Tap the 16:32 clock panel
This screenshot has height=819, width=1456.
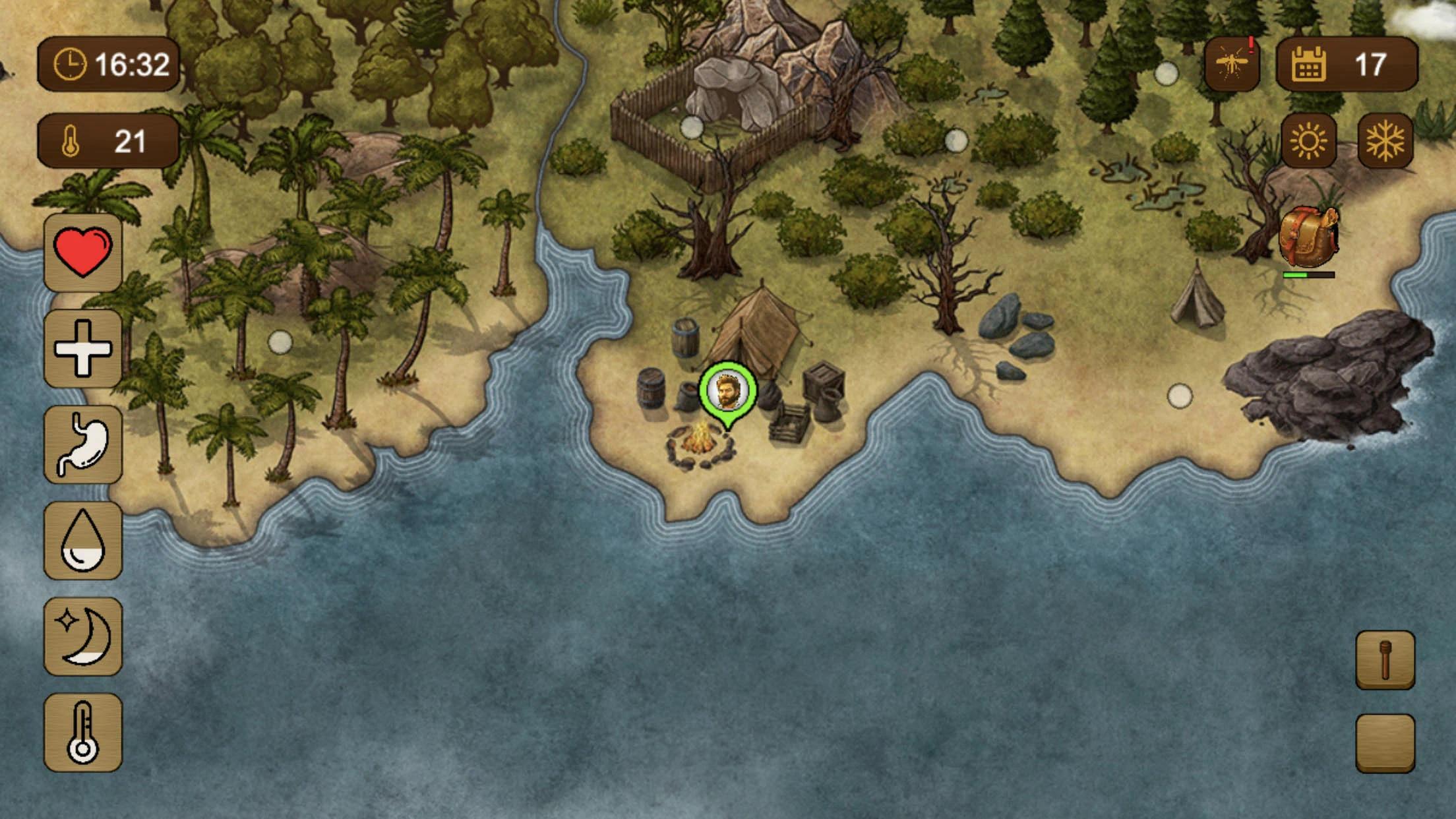tap(109, 64)
